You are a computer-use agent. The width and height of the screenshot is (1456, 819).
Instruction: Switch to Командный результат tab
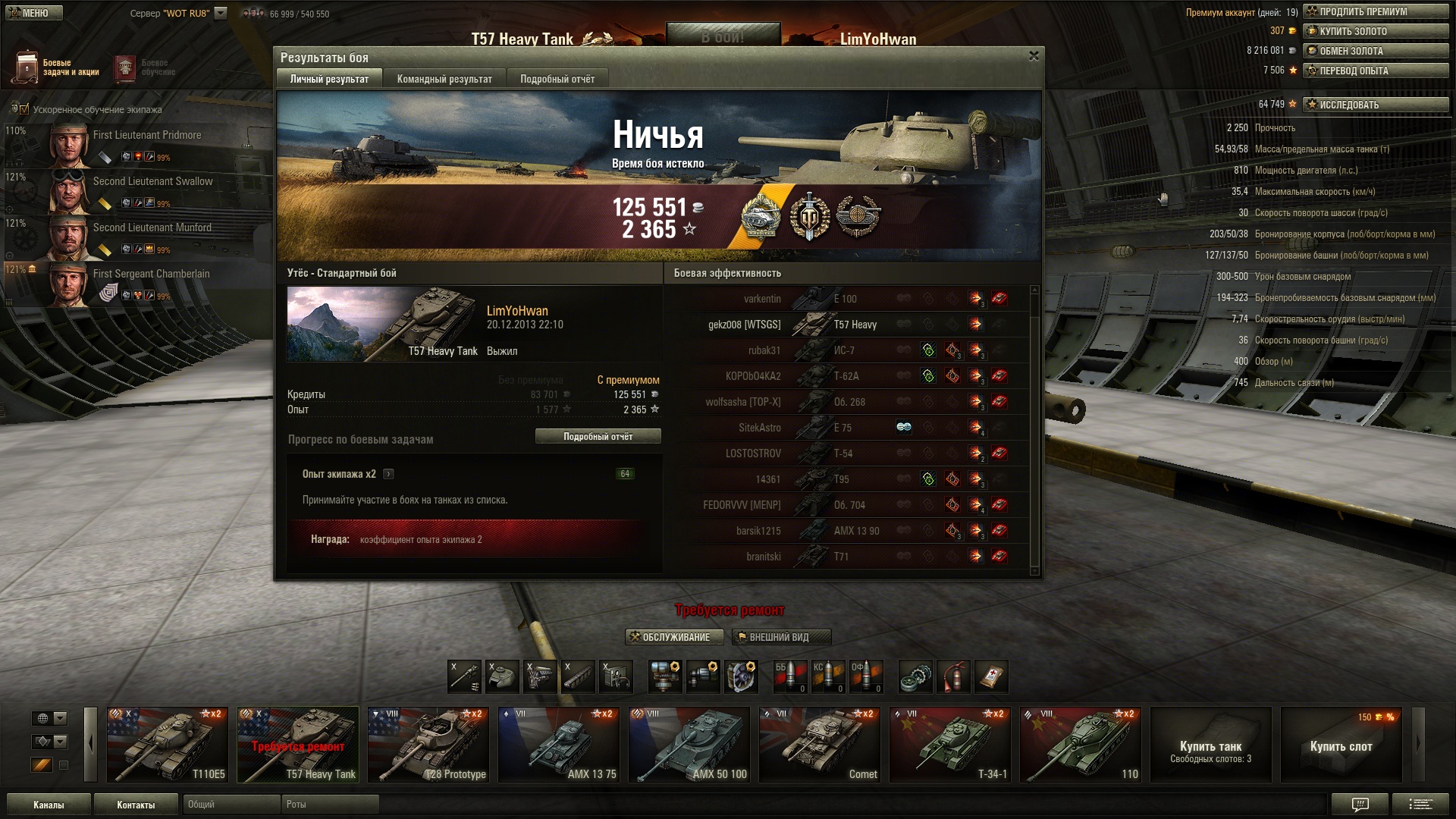point(444,79)
